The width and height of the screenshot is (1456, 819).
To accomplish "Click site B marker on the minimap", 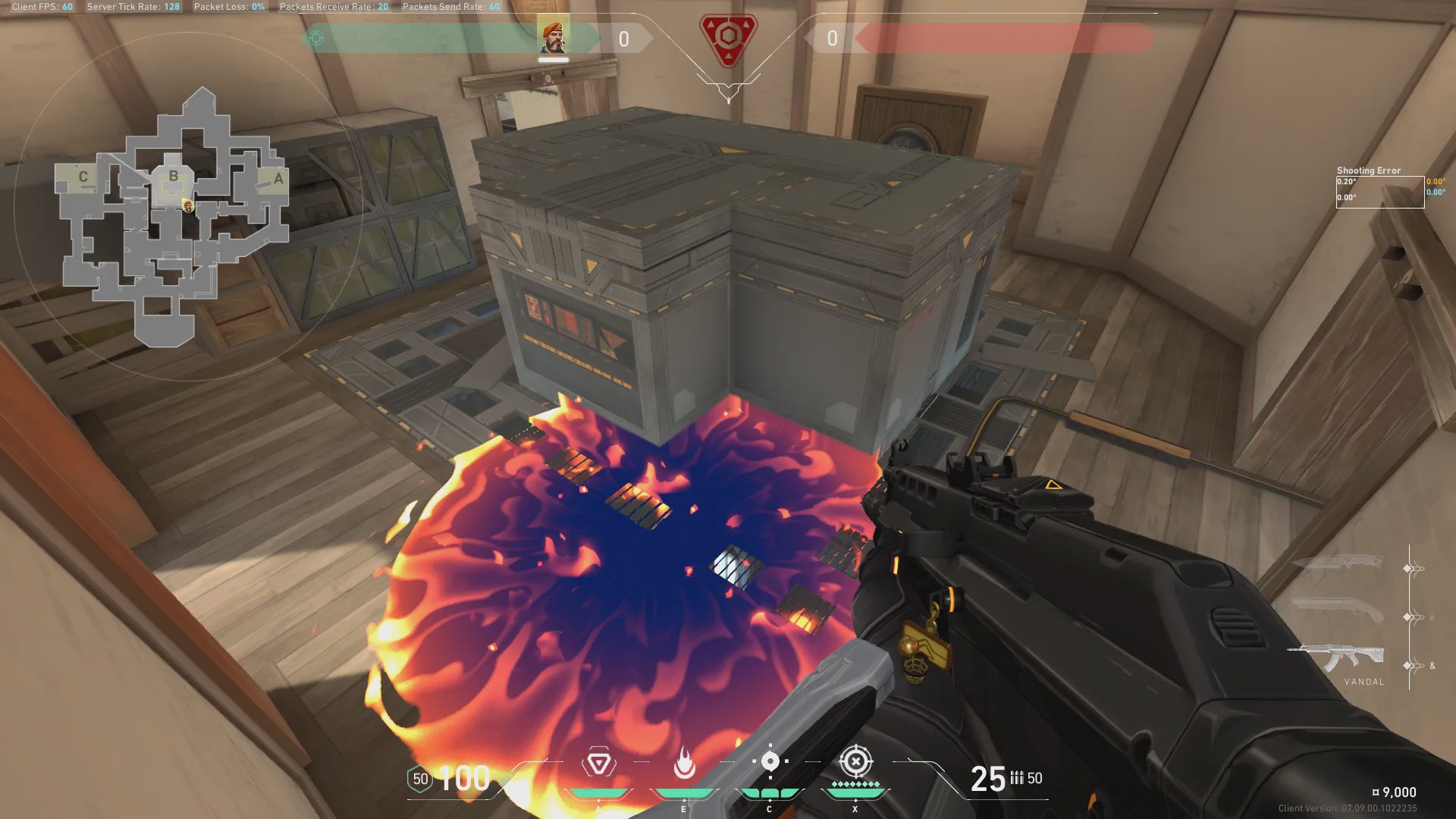I will (x=174, y=176).
